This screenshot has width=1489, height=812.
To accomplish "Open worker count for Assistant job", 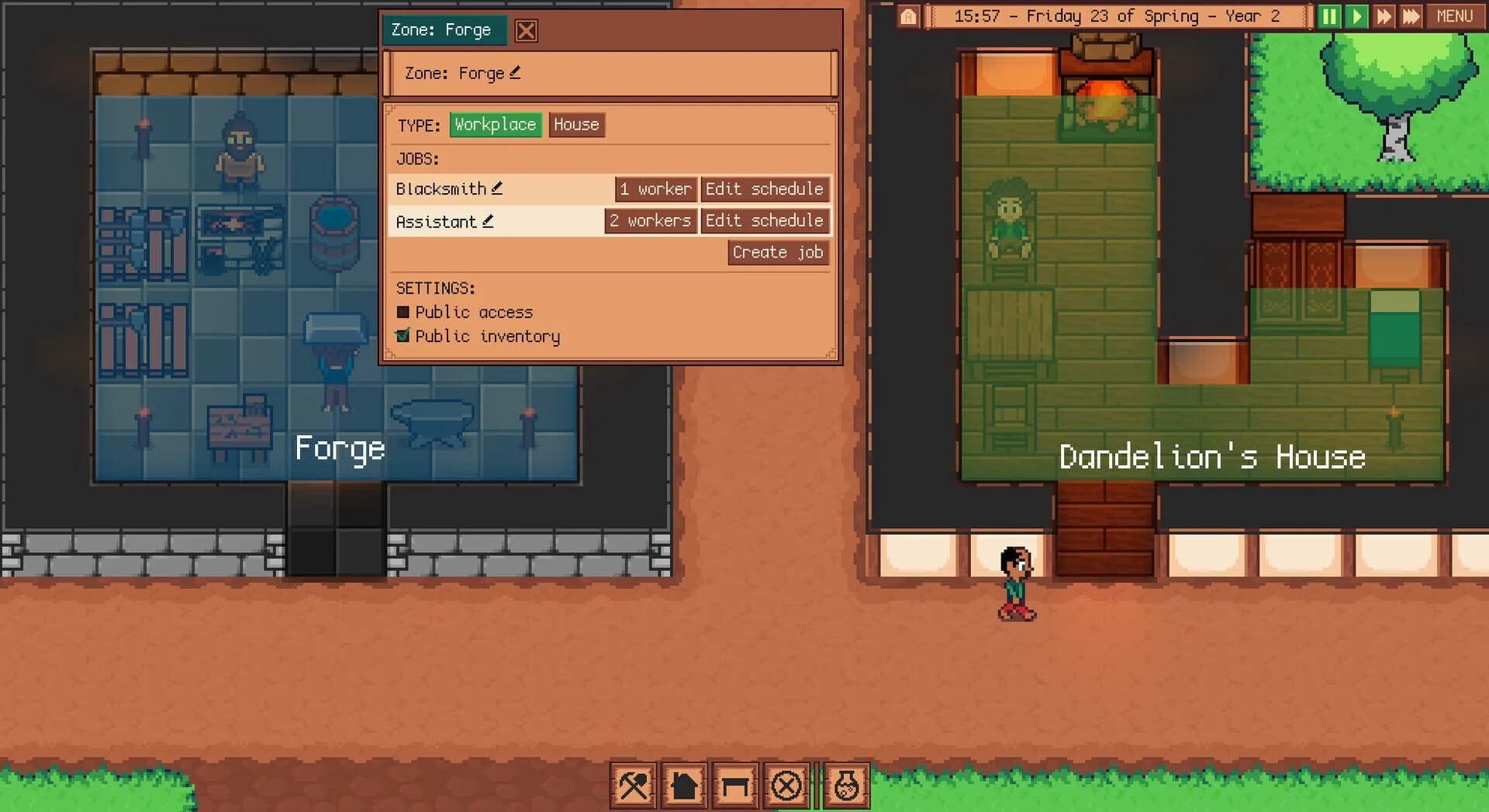I will pyautogui.click(x=650, y=220).
